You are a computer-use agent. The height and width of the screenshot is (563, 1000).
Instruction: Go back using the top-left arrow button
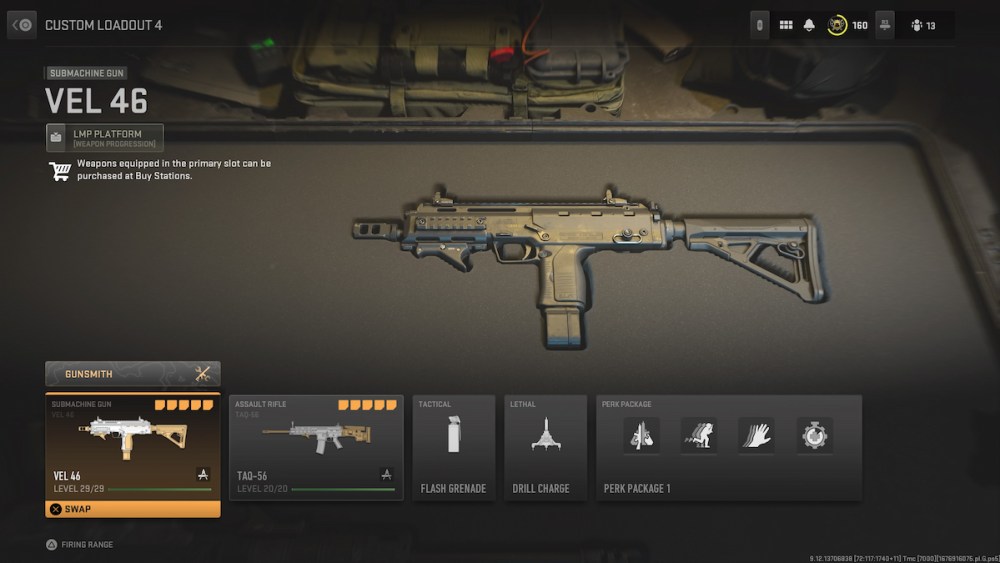pyautogui.click(x=22, y=25)
